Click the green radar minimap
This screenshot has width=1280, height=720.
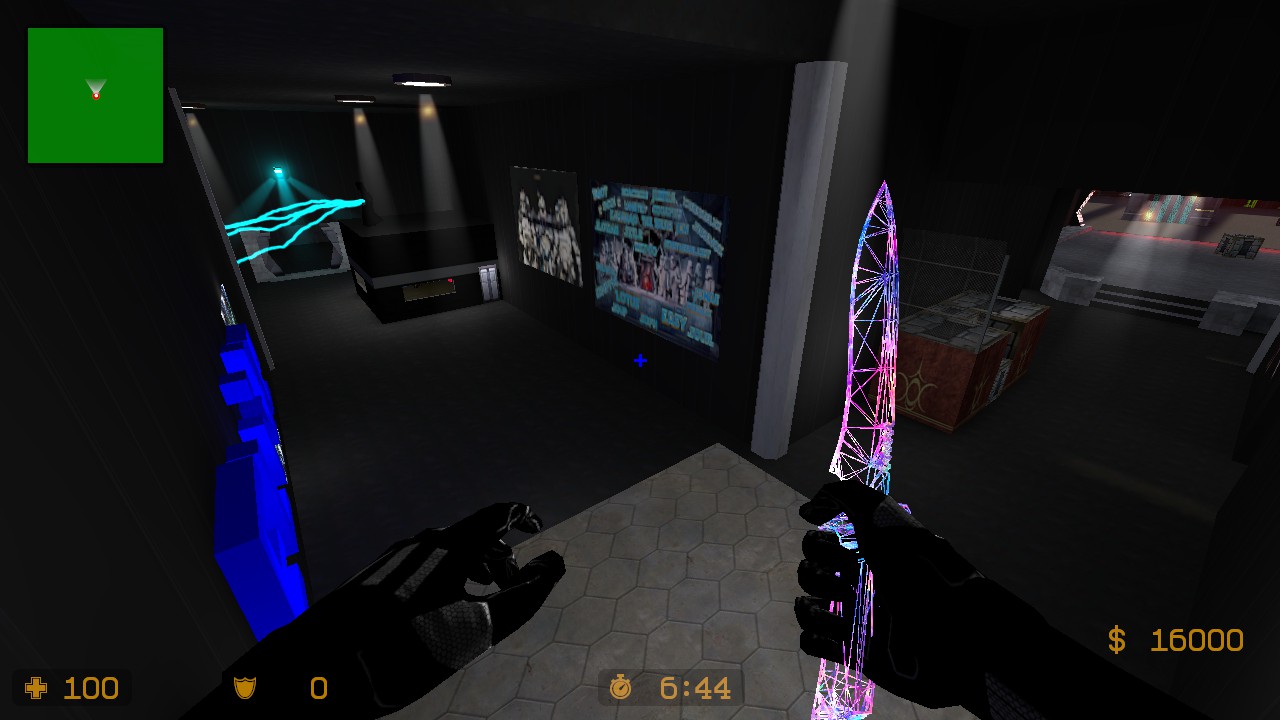[95, 95]
